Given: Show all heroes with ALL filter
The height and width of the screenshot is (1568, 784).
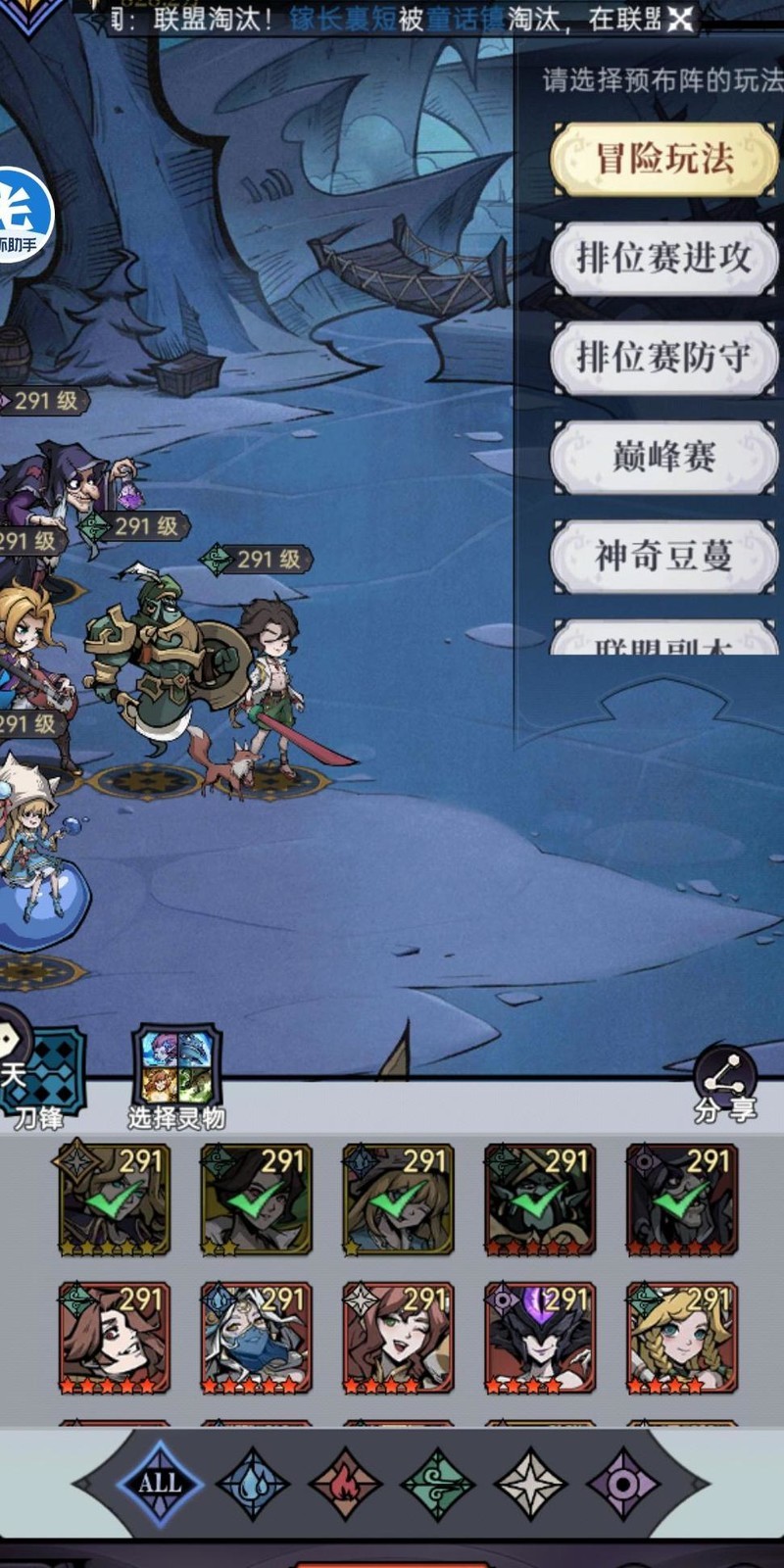Looking at the screenshot, I should (x=159, y=1483).
